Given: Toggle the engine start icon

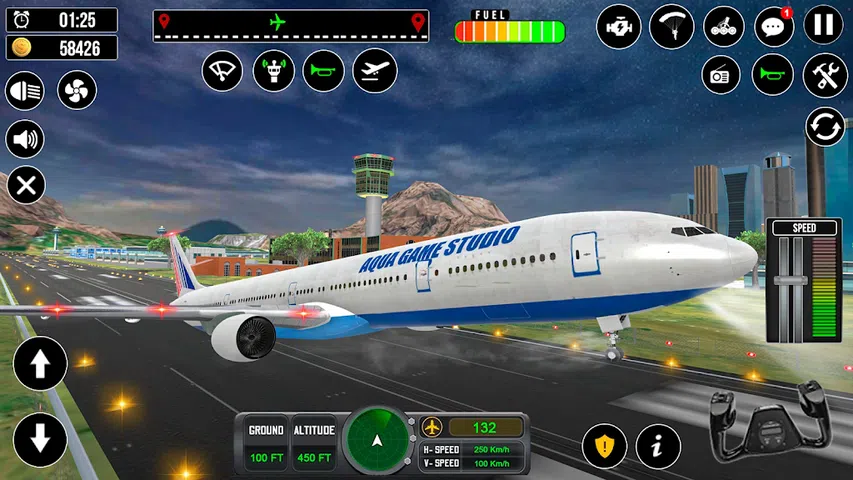Looking at the screenshot, I should pos(618,26).
